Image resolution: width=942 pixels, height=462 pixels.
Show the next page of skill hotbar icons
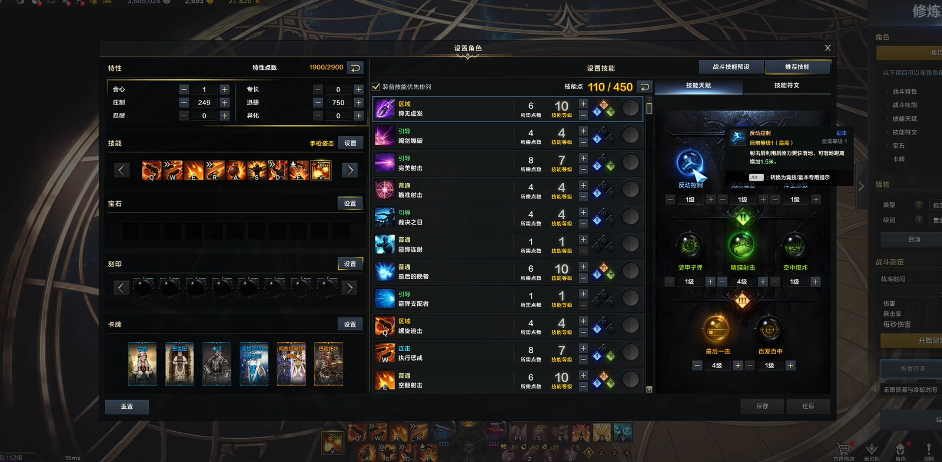pos(350,170)
